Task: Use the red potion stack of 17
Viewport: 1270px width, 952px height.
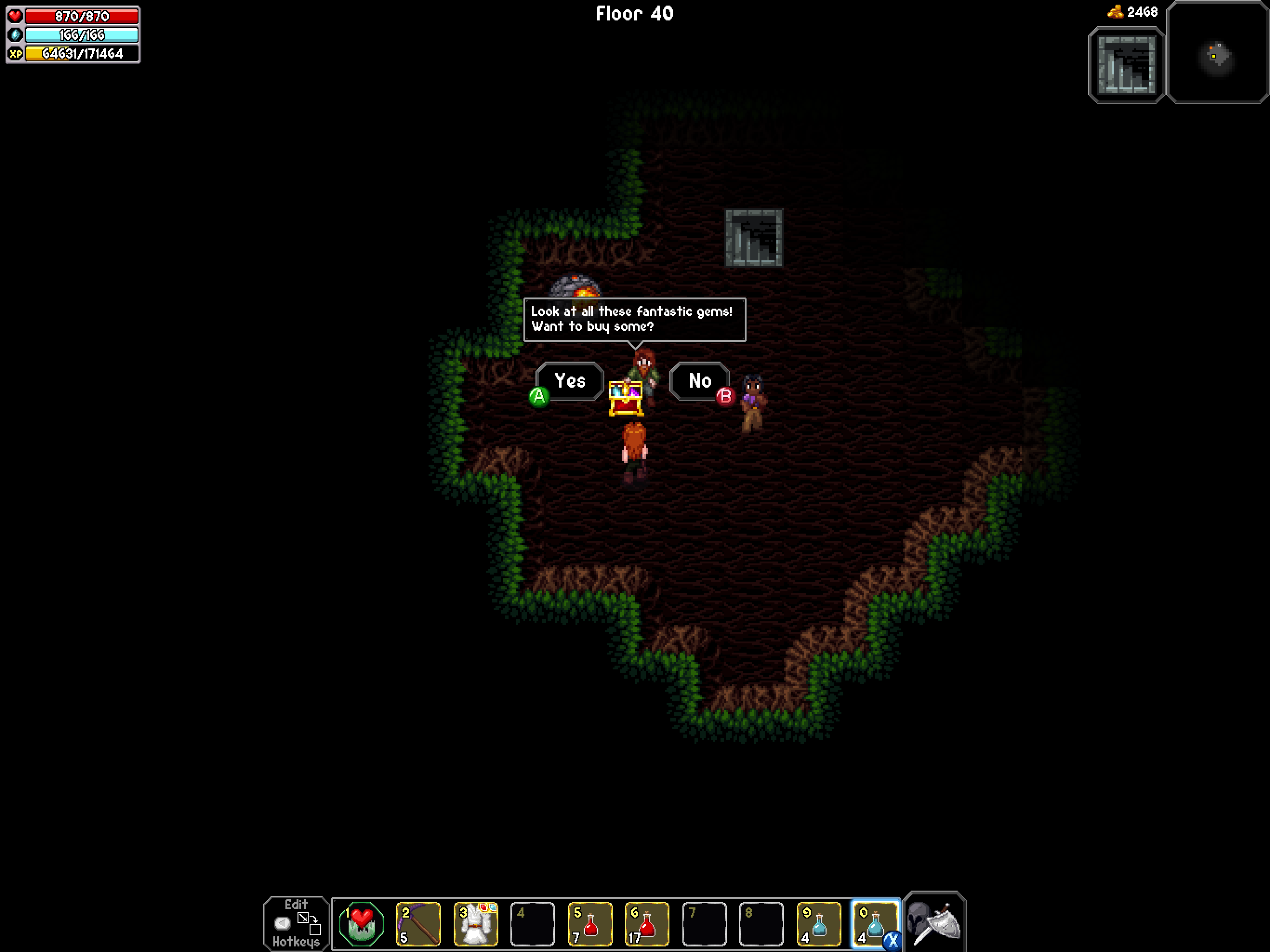Action: coord(647,923)
